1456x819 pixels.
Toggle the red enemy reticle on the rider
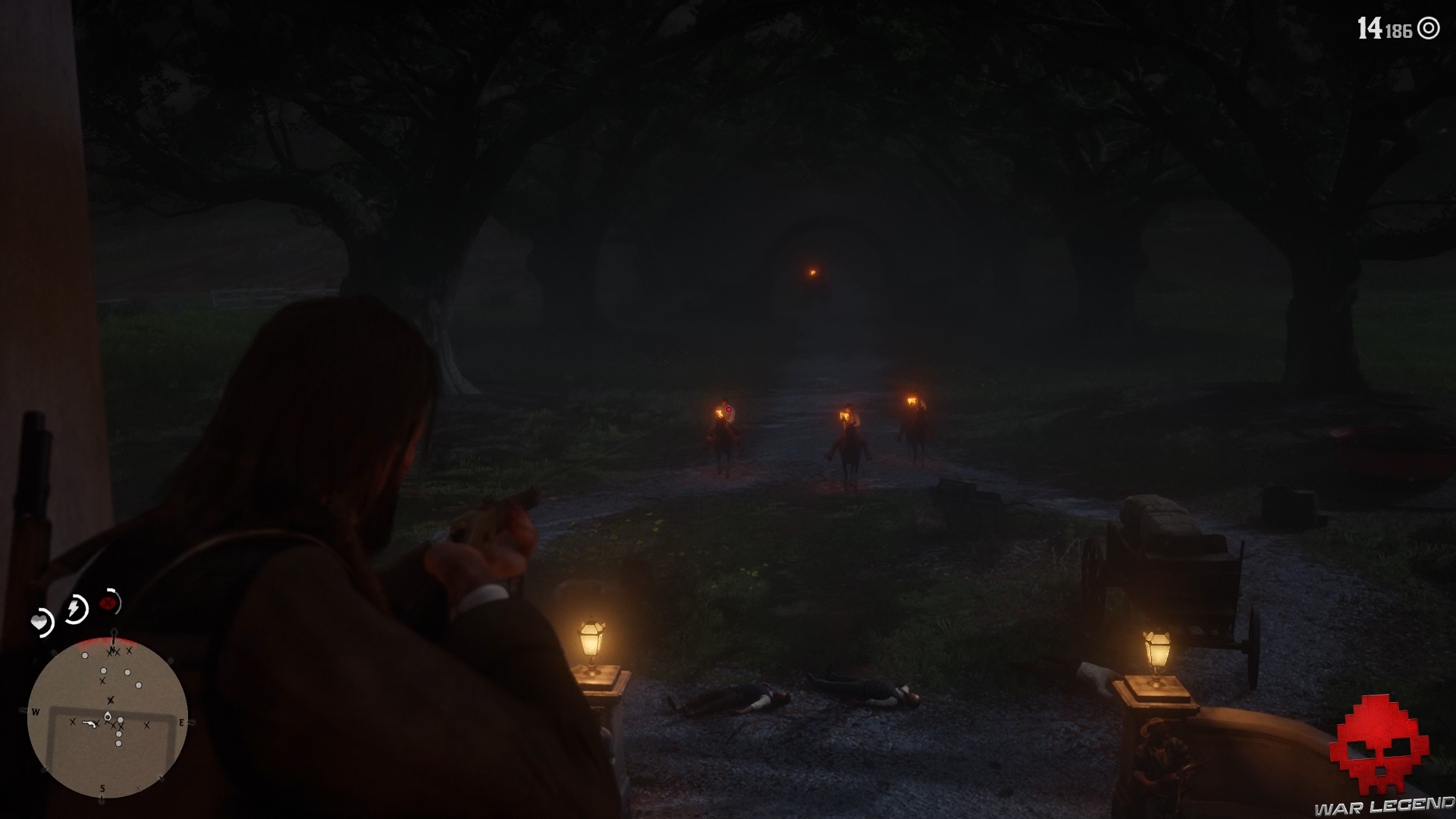click(730, 409)
